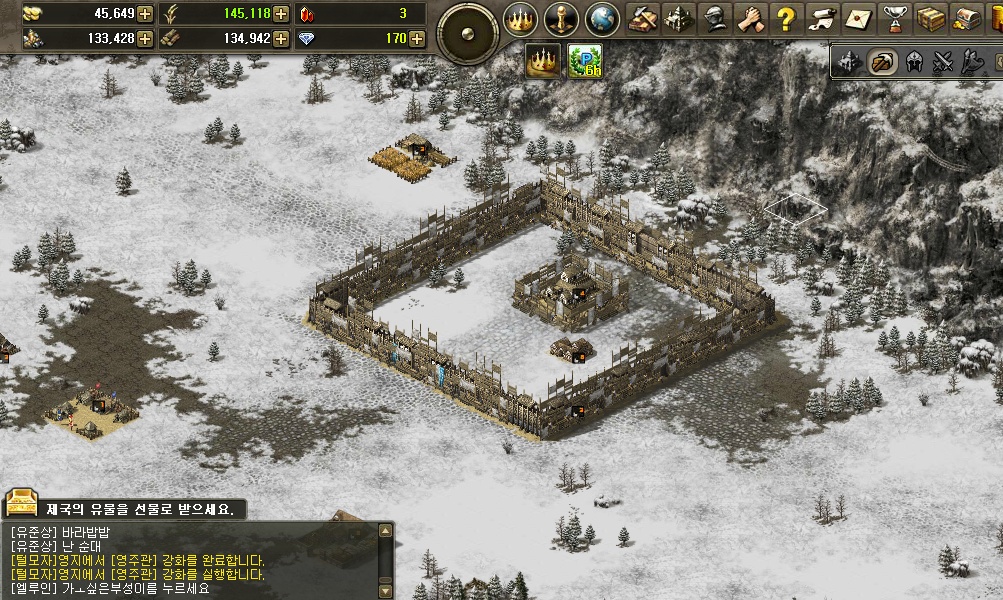Open the trophy rankings menu

point(894,18)
